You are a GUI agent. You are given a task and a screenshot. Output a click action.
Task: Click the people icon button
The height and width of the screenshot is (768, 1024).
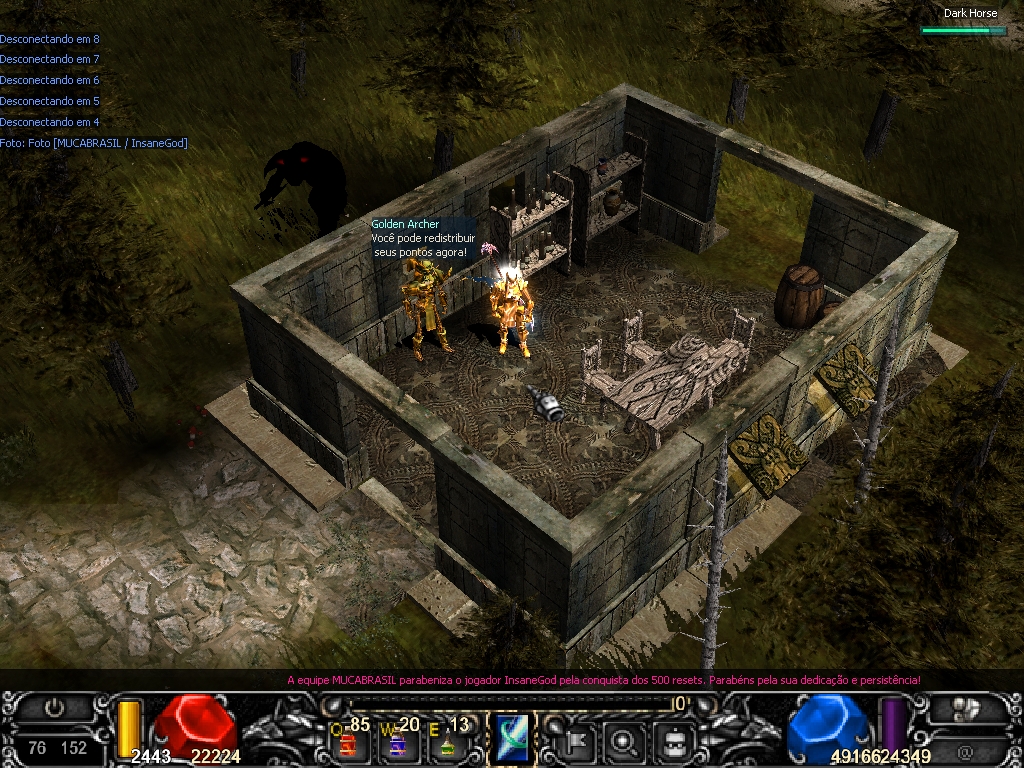966,709
